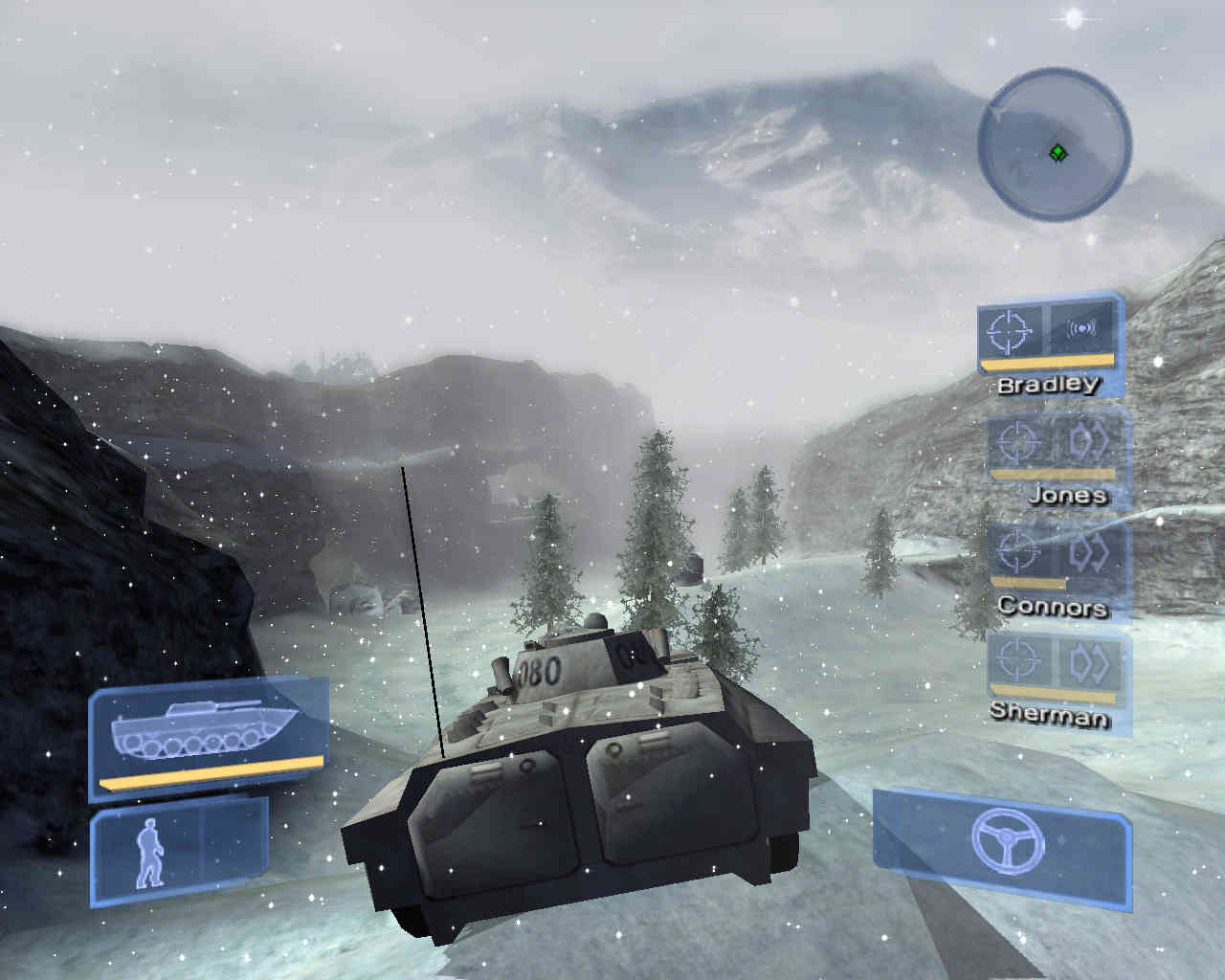Click Connors's arrows order icon
The width and height of the screenshot is (1225, 980).
(x=1087, y=550)
